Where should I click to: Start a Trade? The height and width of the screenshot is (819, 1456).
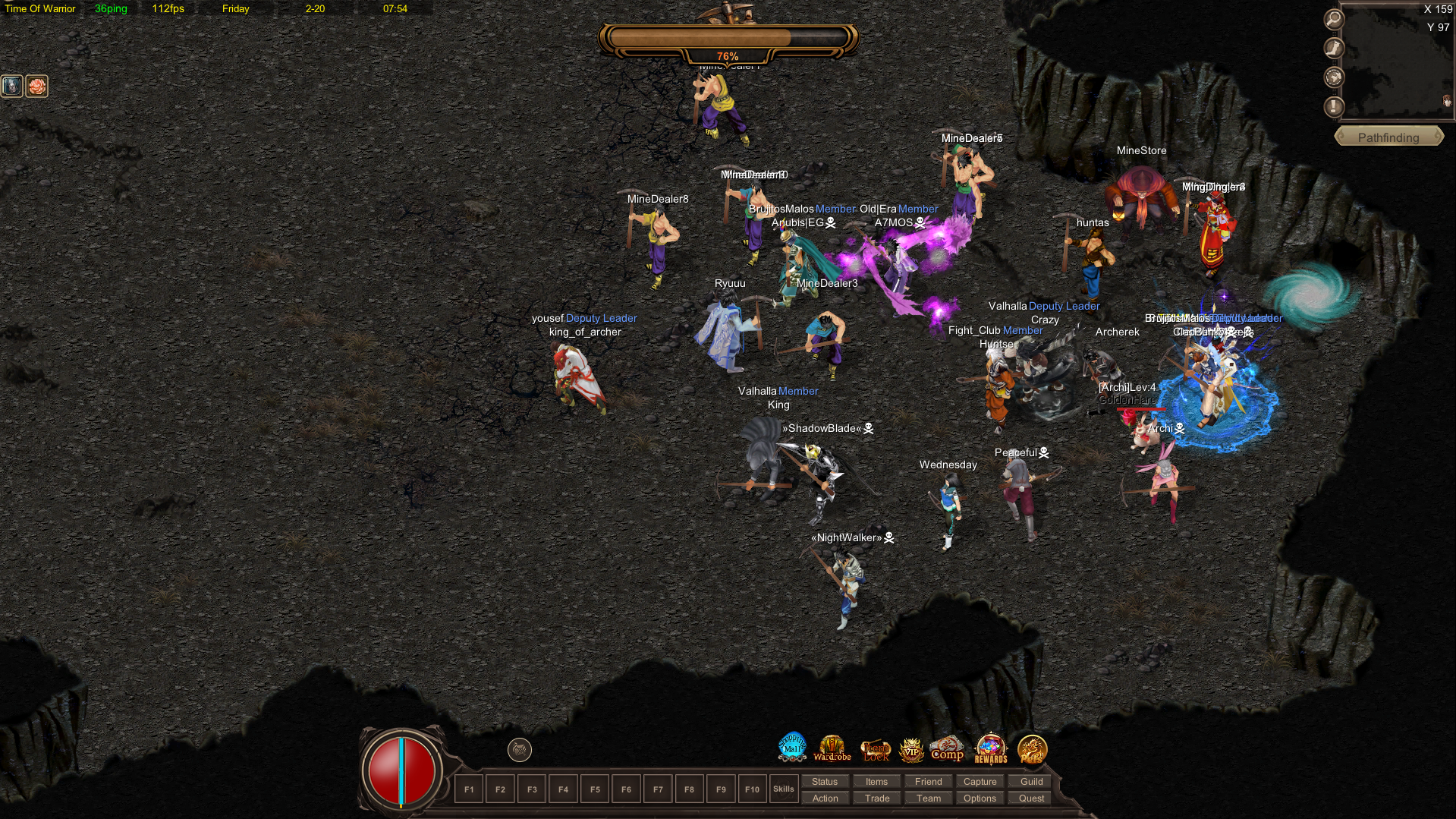tap(876, 798)
